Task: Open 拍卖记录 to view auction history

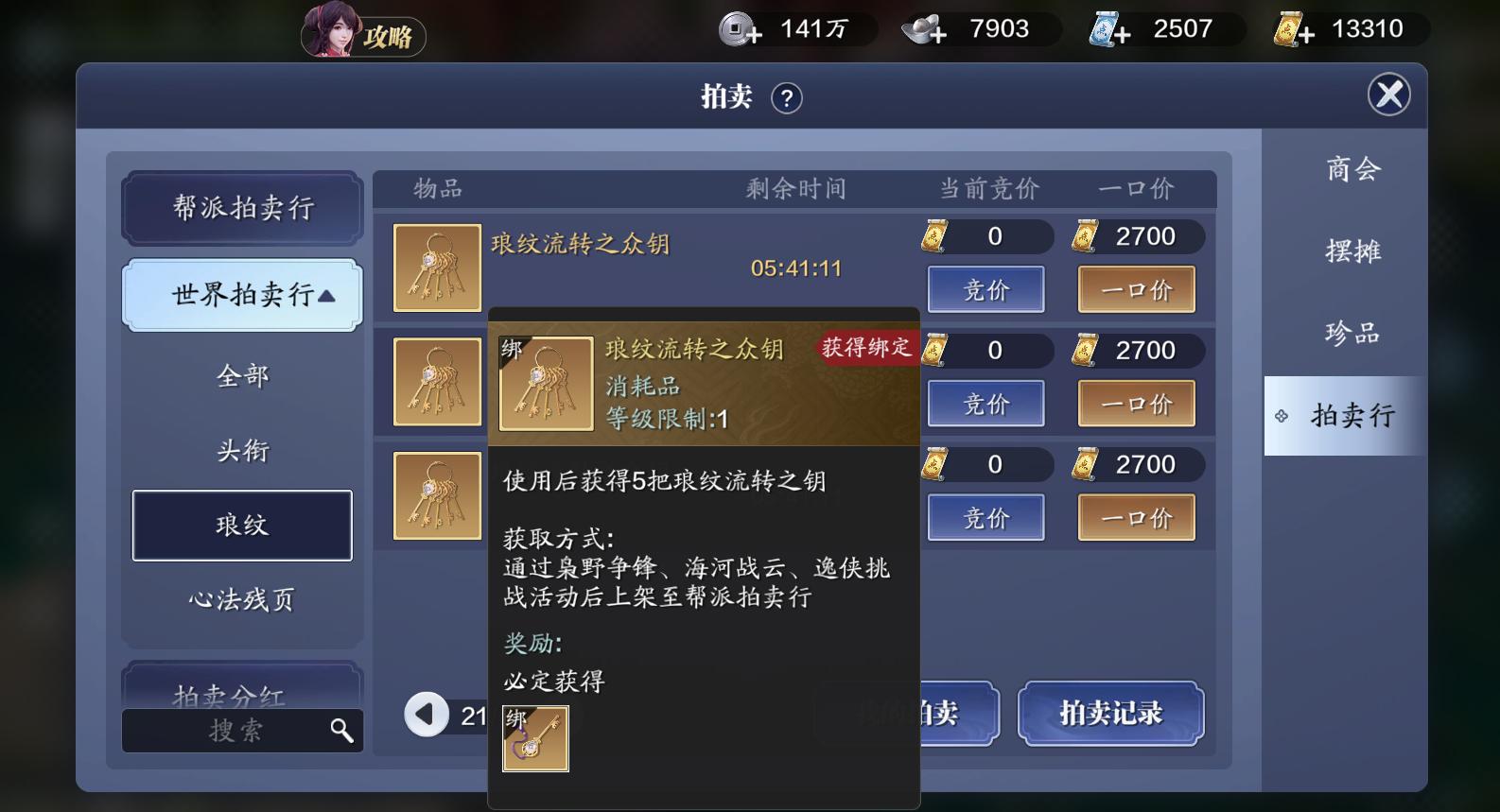Action: tap(1111, 715)
